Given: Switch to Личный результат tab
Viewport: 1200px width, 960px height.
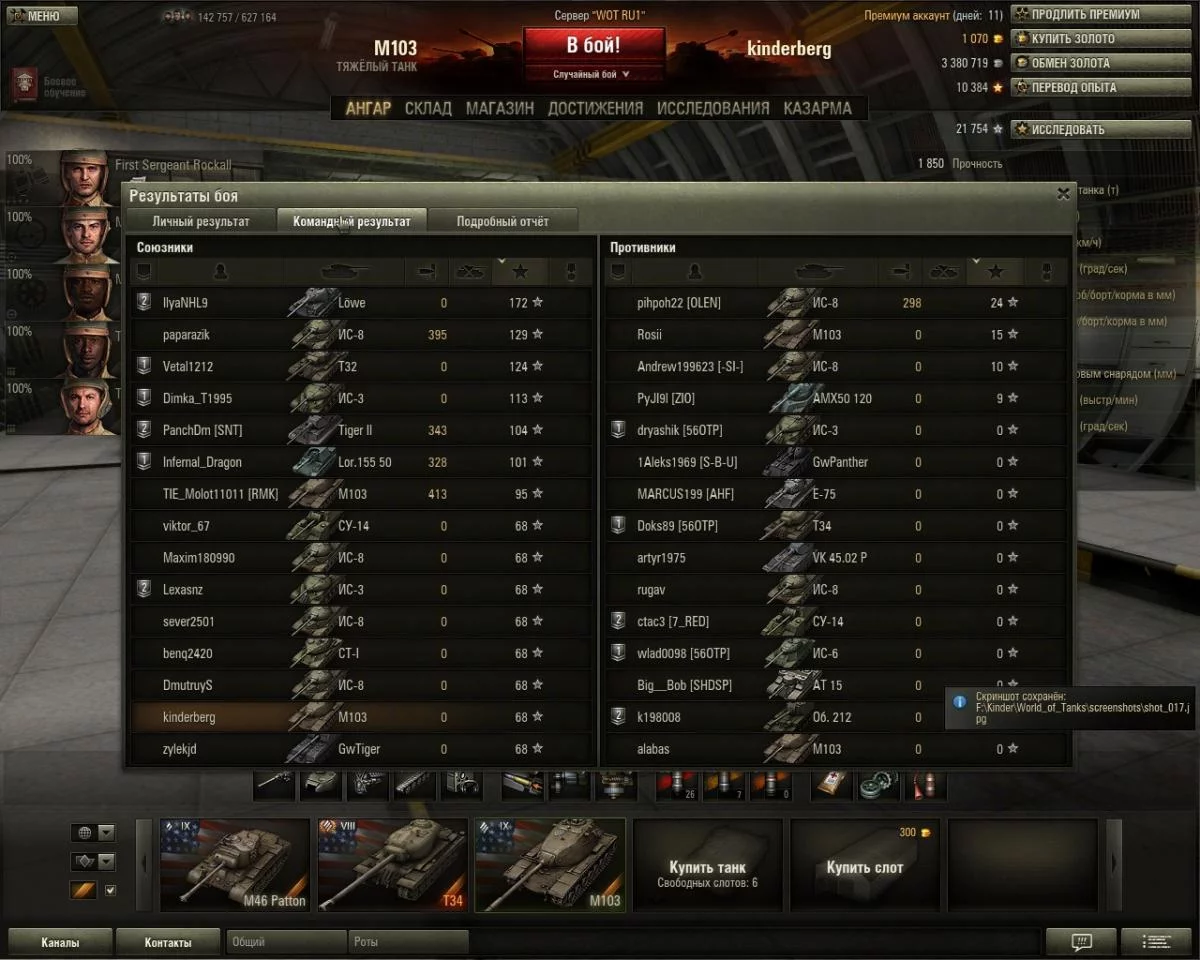Looking at the screenshot, I should coord(201,221).
